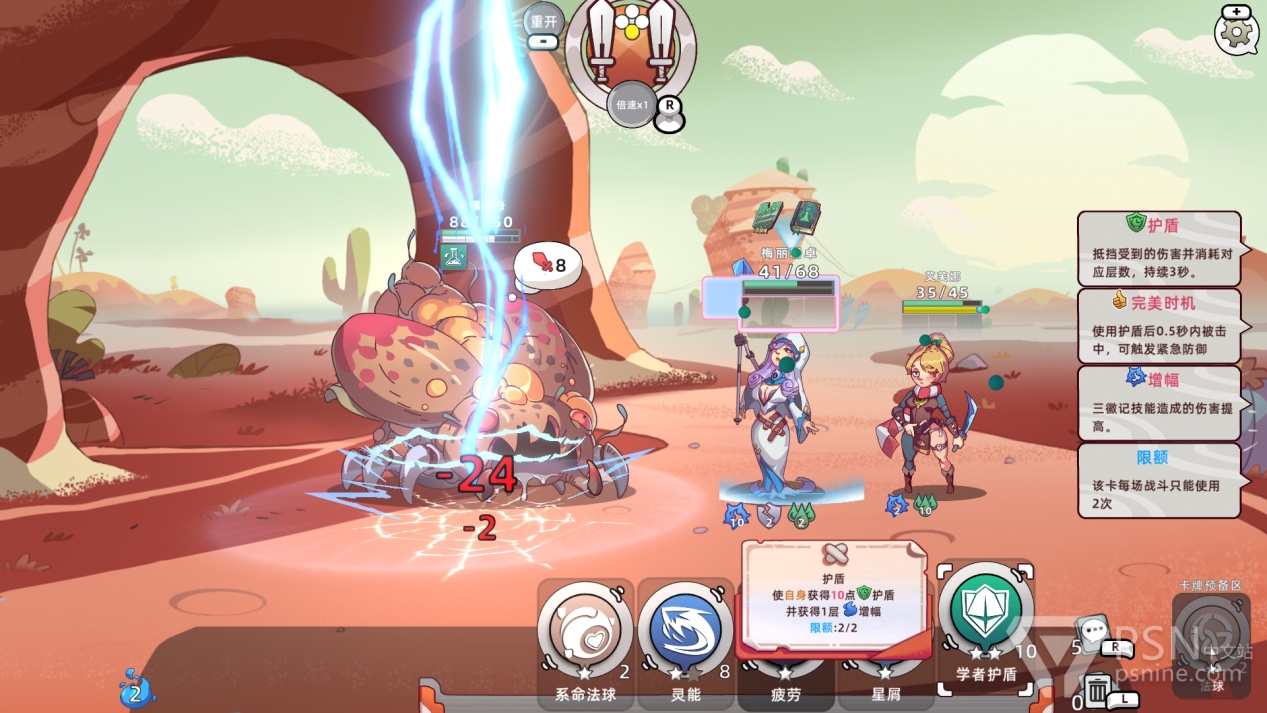Toggle the 倍速x1 battle speed button

pos(633,104)
